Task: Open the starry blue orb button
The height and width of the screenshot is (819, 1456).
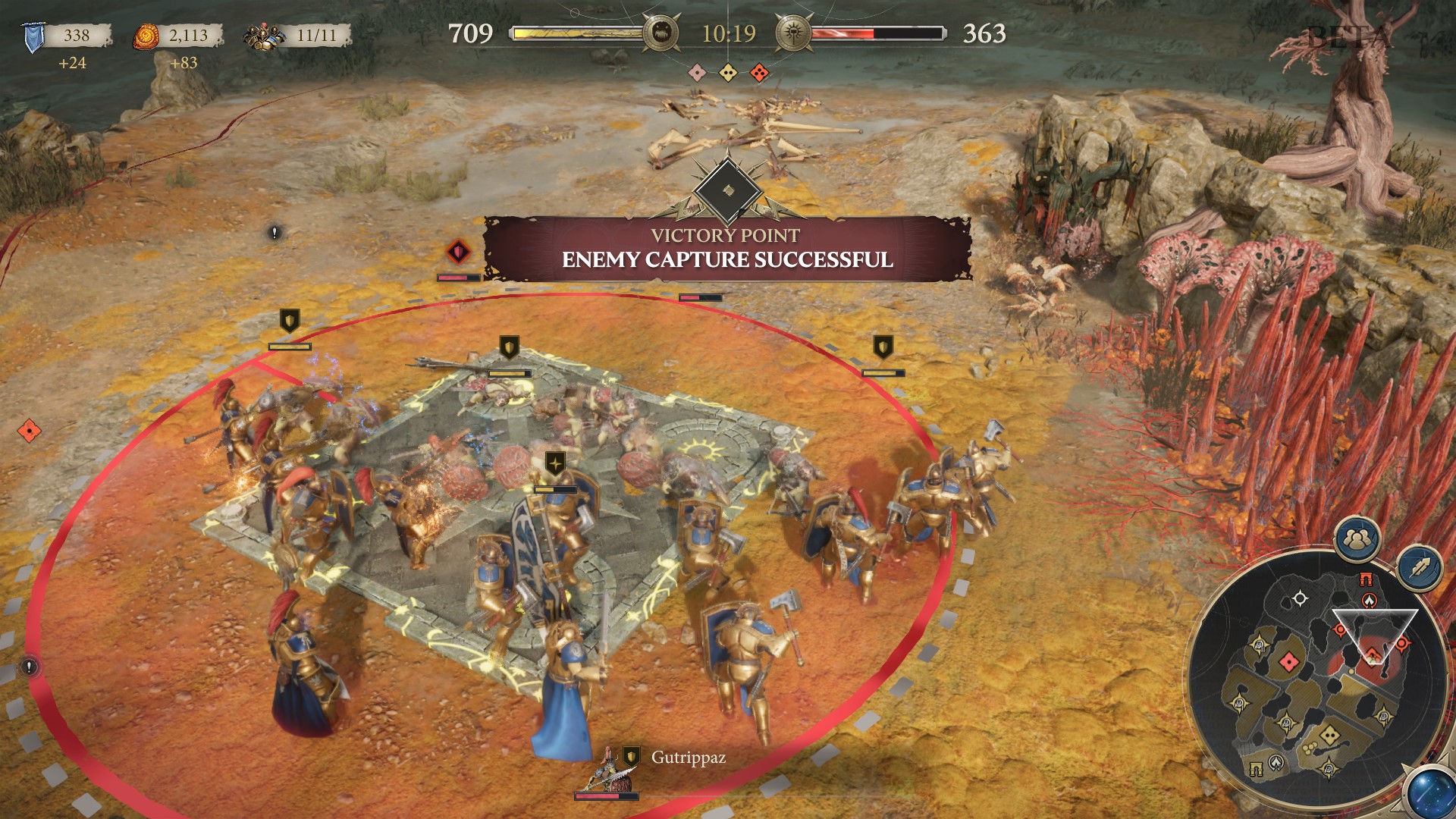Action: tap(1430, 792)
